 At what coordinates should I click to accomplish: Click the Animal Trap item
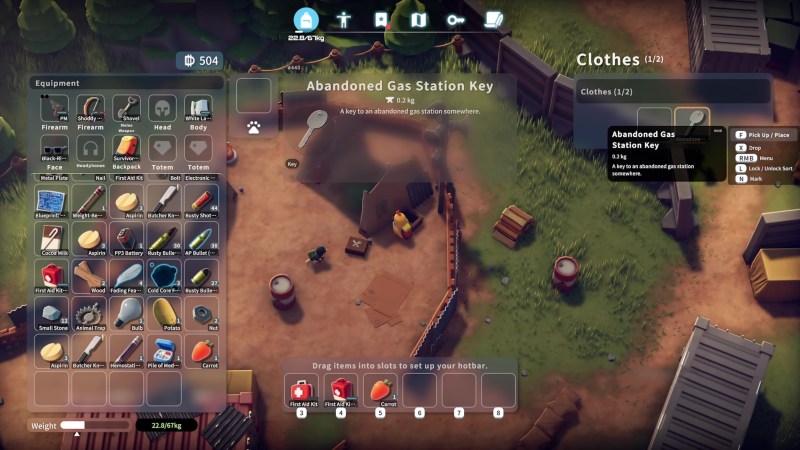(x=89, y=313)
